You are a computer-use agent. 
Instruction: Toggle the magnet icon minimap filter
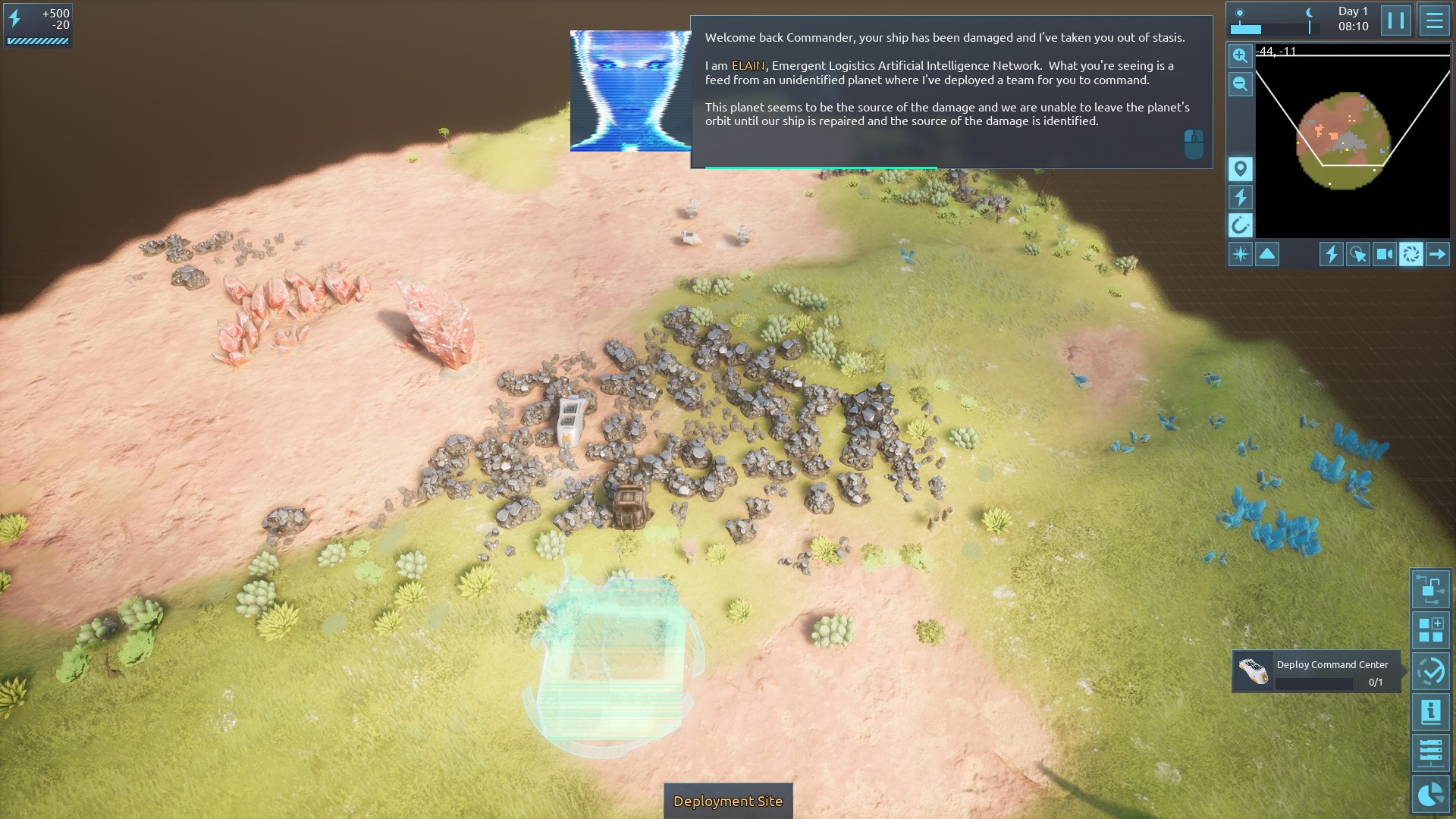coord(1240,225)
